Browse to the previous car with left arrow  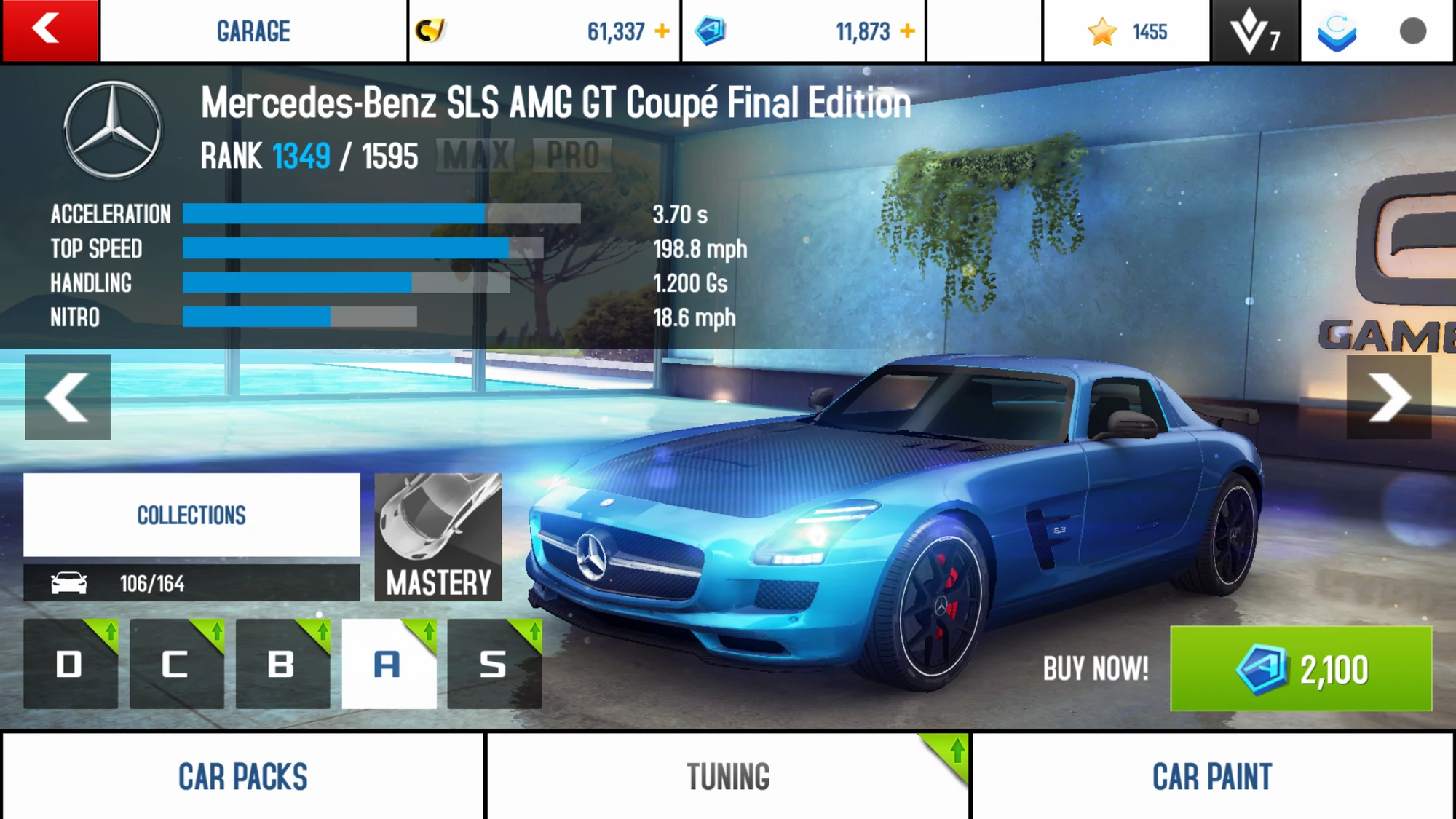pyautogui.click(x=67, y=397)
